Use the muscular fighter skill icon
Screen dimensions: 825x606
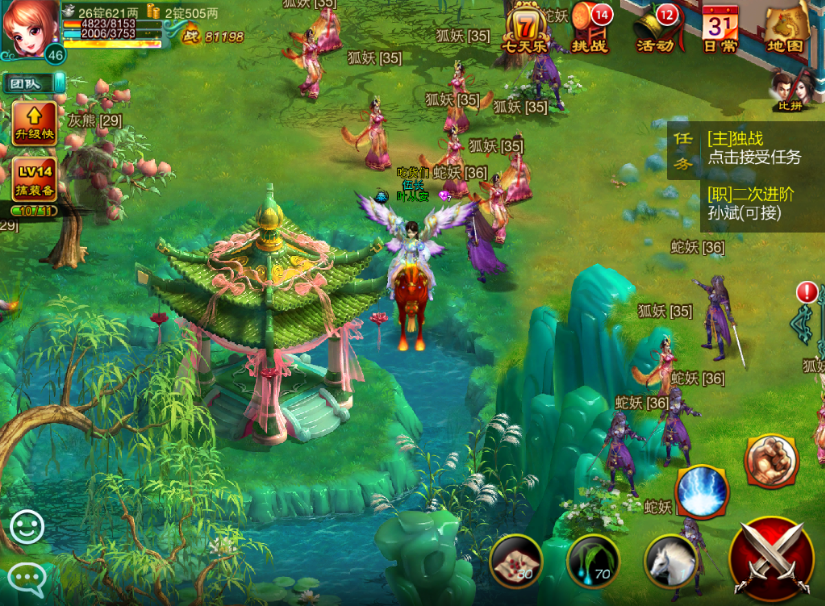[x=771, y=461]
